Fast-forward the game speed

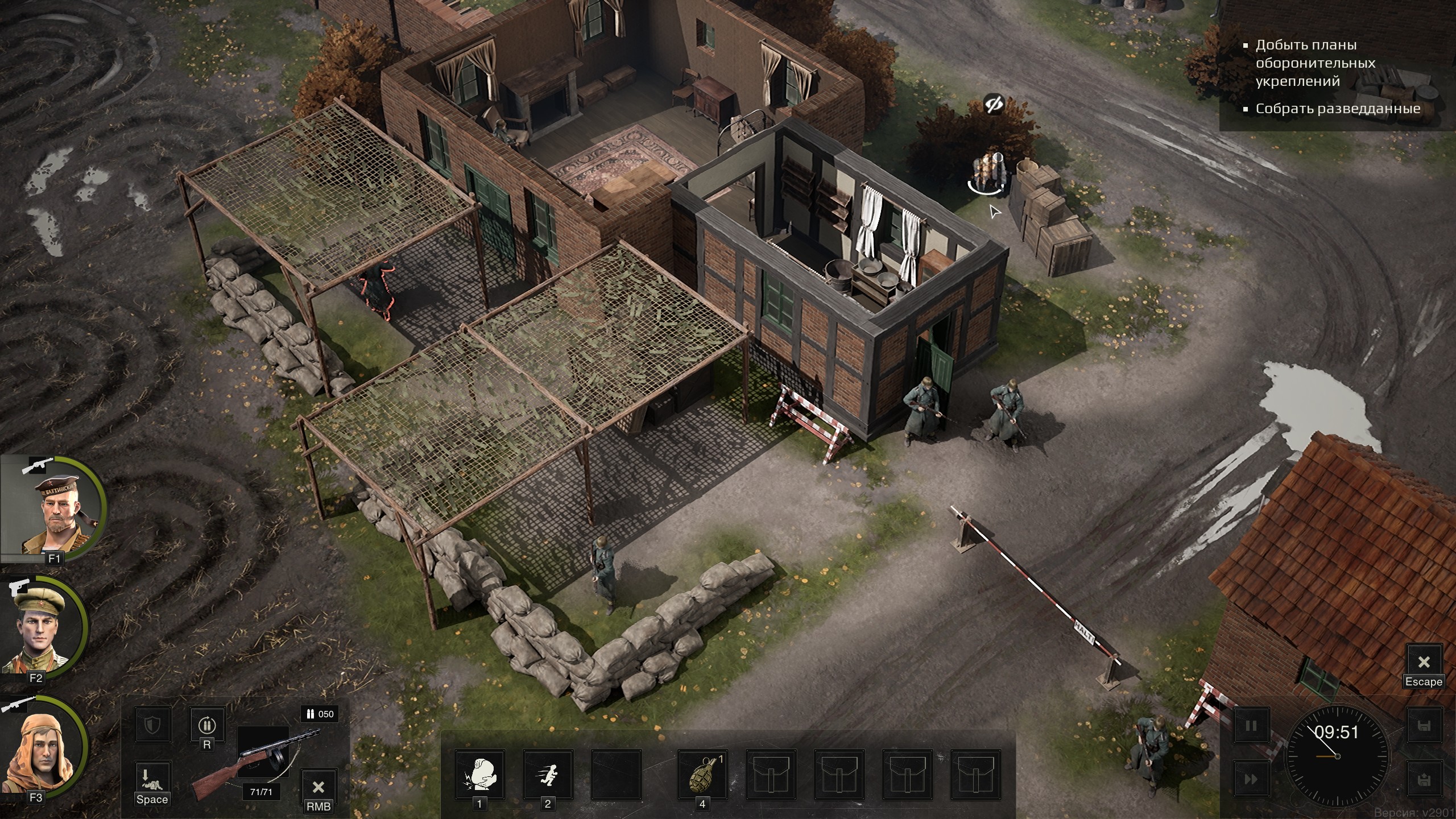(x=1251, y=779)
